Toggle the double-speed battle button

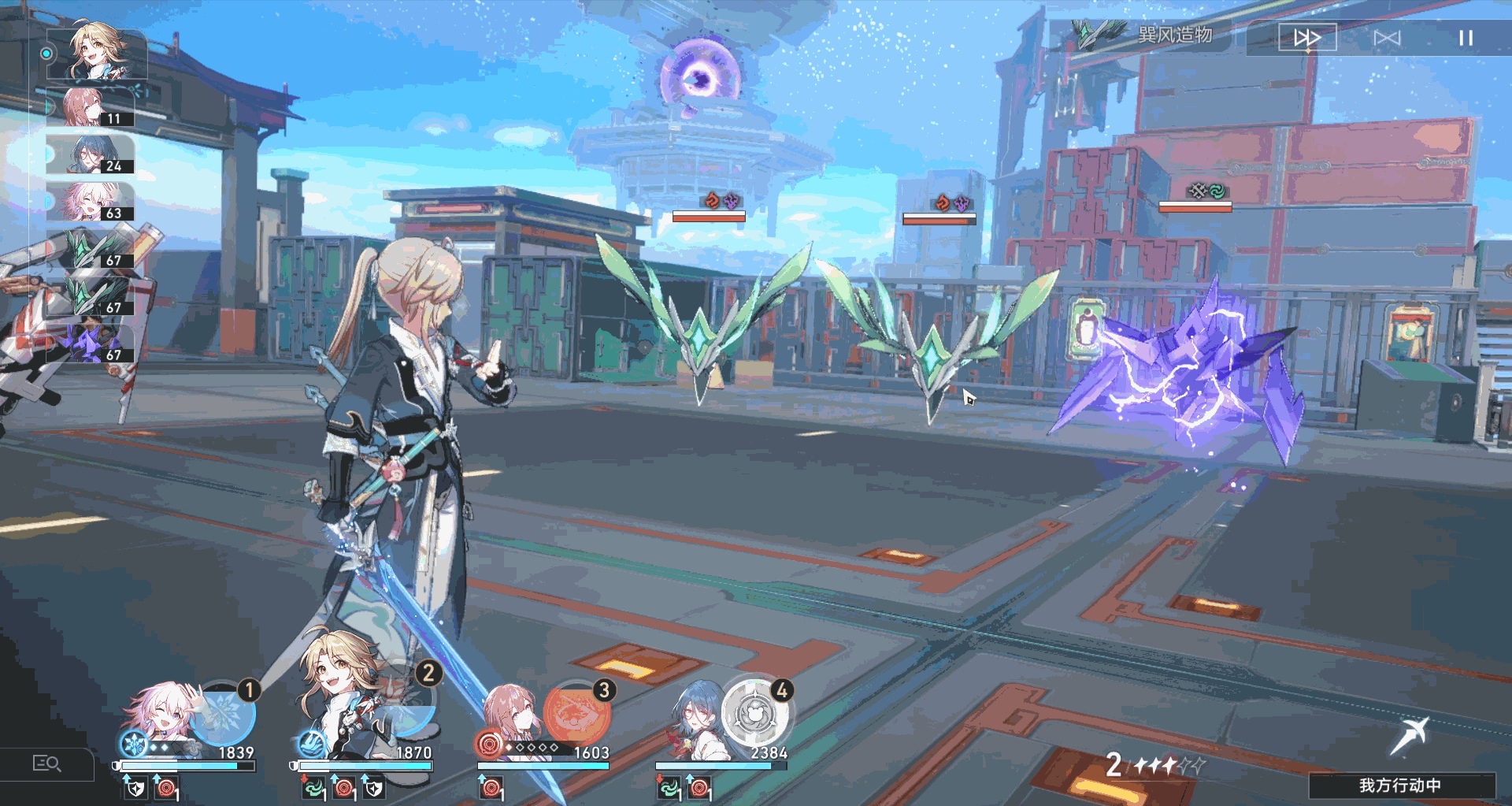1307,37
